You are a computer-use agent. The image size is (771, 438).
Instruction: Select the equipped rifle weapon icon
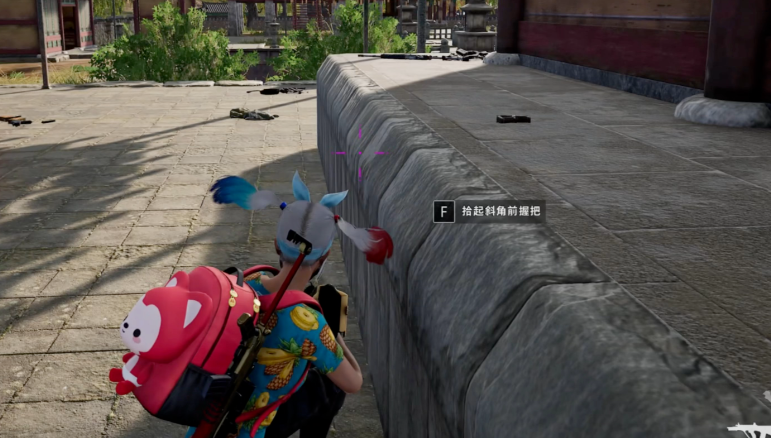(x=749, y=430)
